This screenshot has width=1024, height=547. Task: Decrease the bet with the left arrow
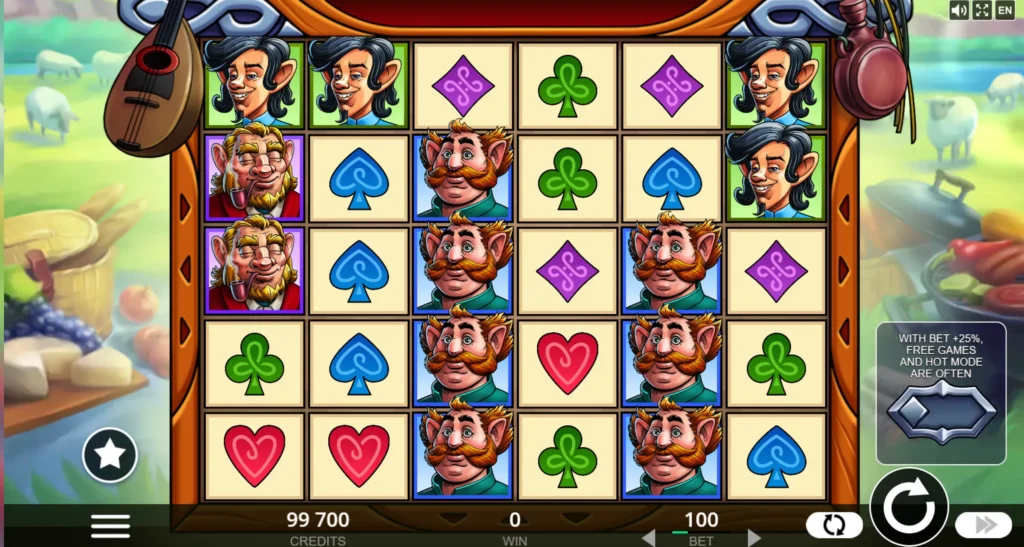point(648,537)
